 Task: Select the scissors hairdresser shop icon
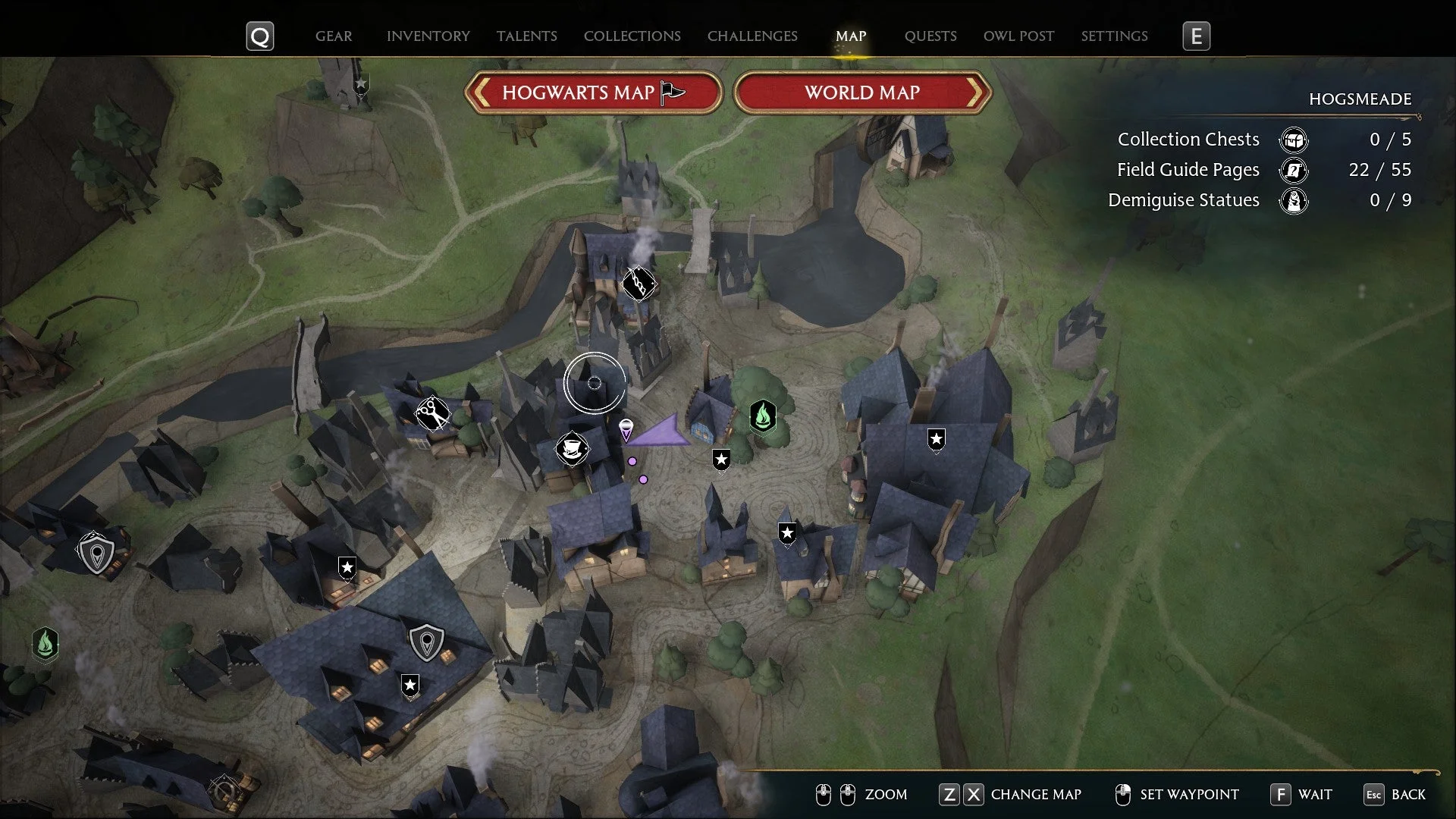tap(432, 413)
